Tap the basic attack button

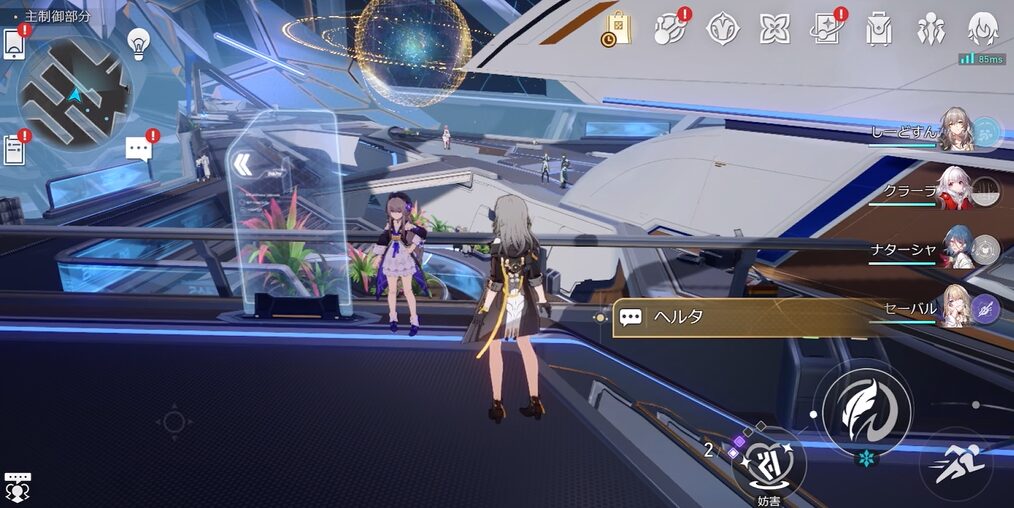(x=861, y=409)
